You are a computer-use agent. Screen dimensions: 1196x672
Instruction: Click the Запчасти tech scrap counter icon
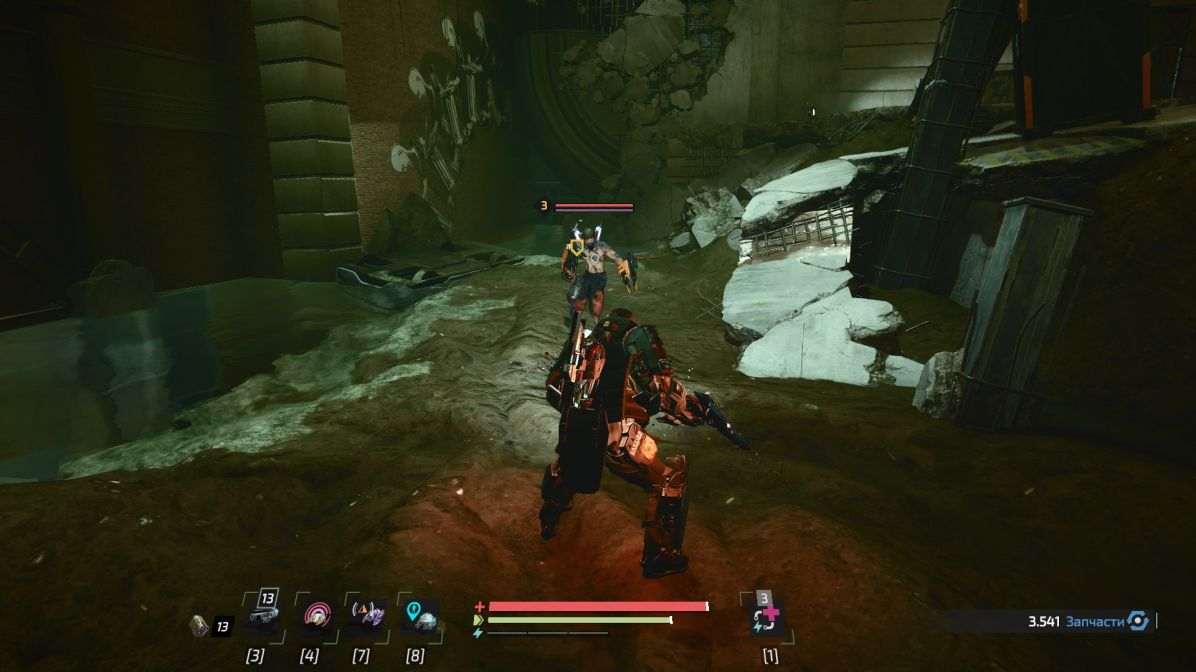pos(1138,621)
